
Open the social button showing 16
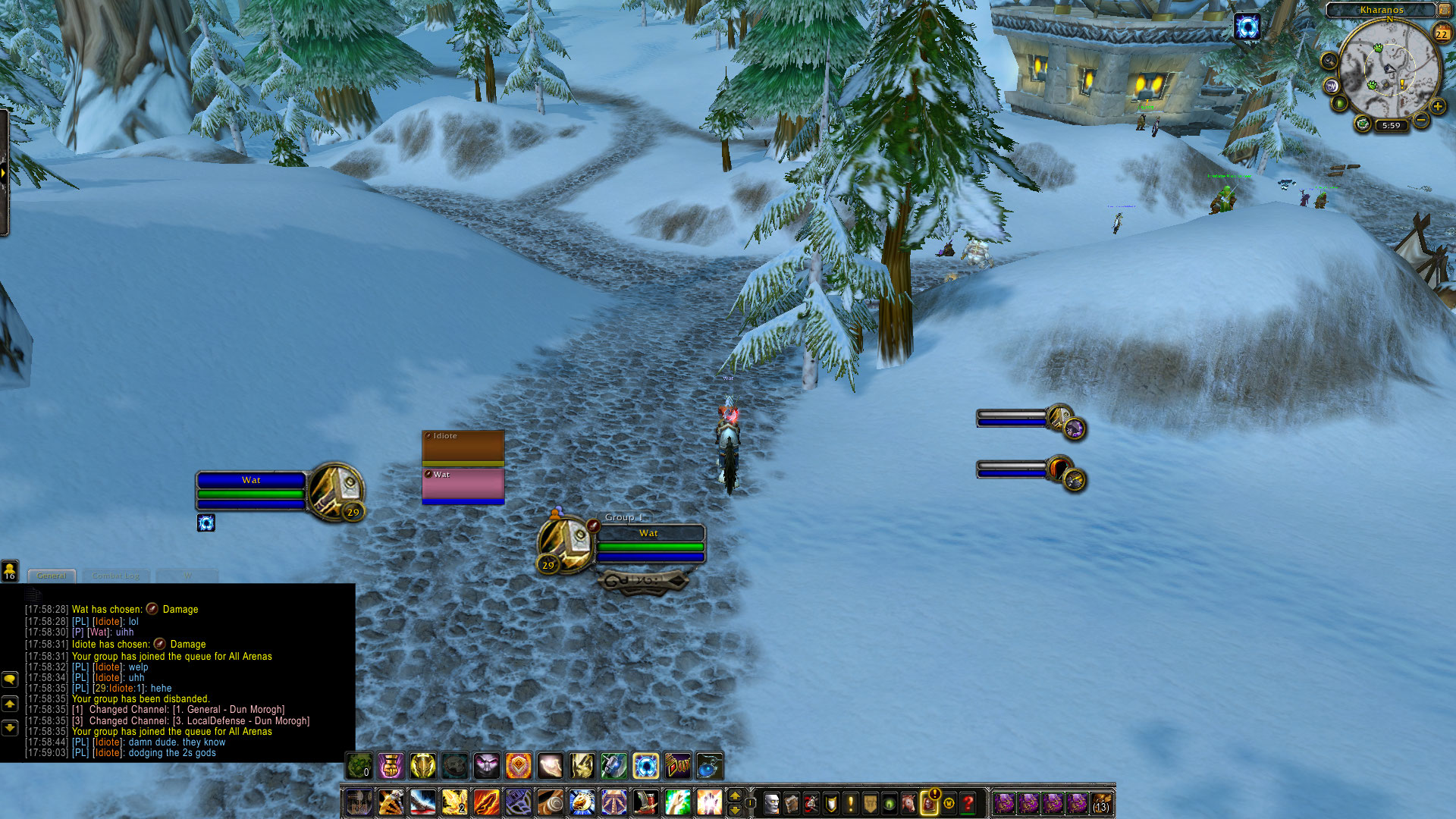(10, 570)
